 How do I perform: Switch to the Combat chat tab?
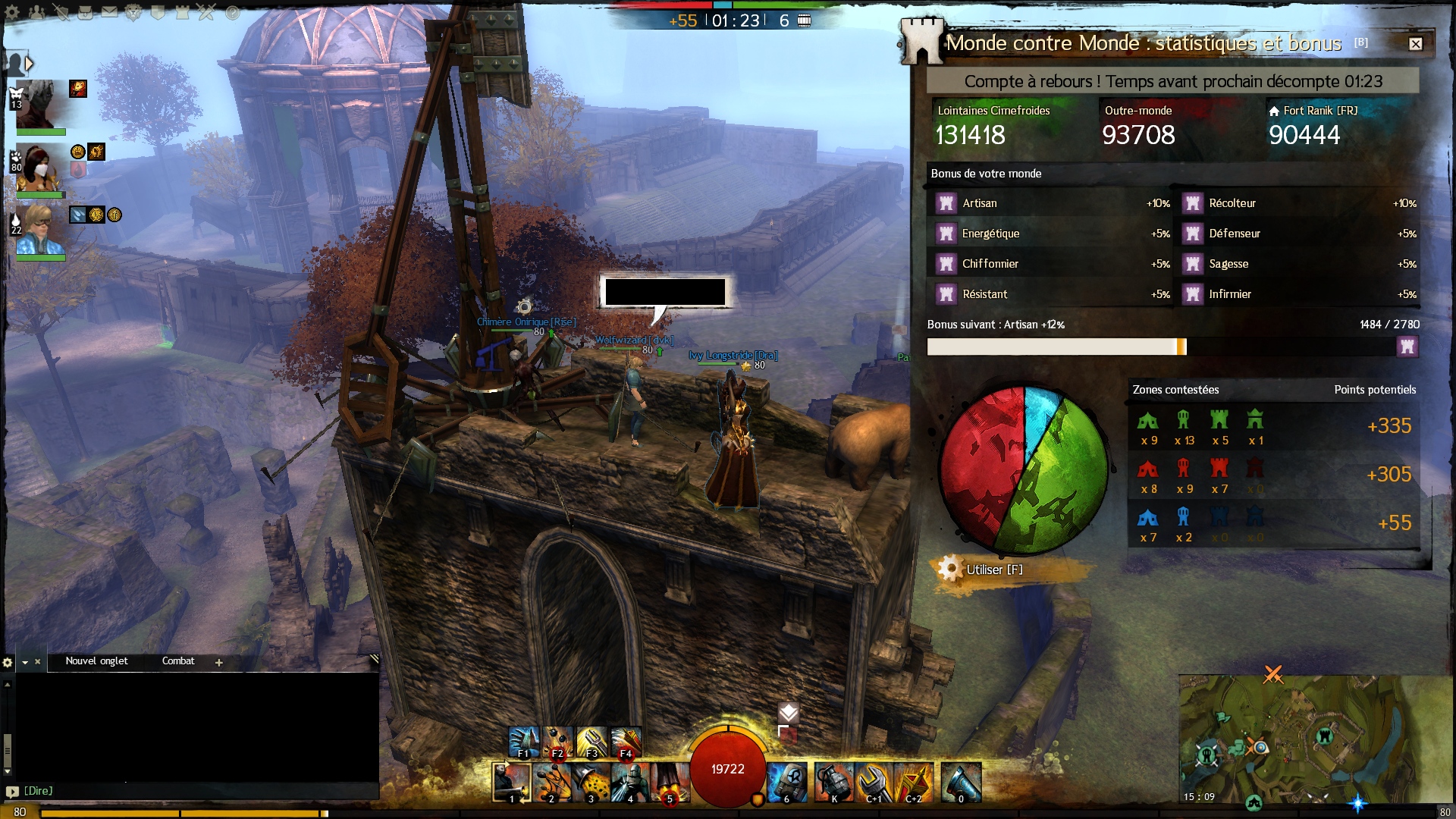coord(178,661)
